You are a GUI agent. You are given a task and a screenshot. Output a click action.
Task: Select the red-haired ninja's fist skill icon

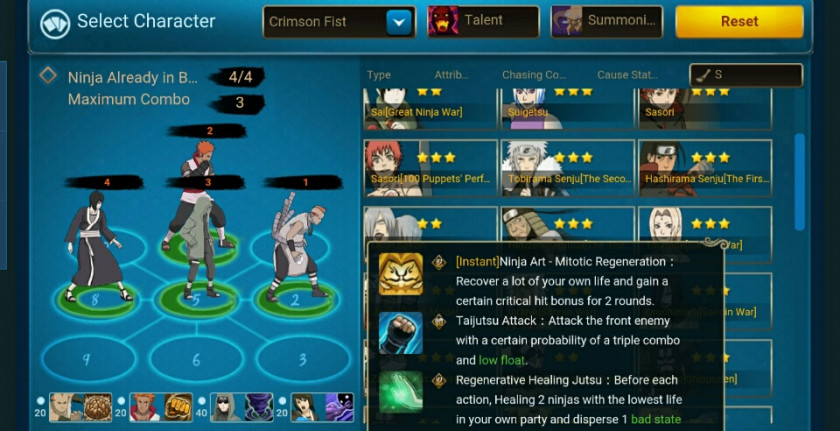coord(178,408)
